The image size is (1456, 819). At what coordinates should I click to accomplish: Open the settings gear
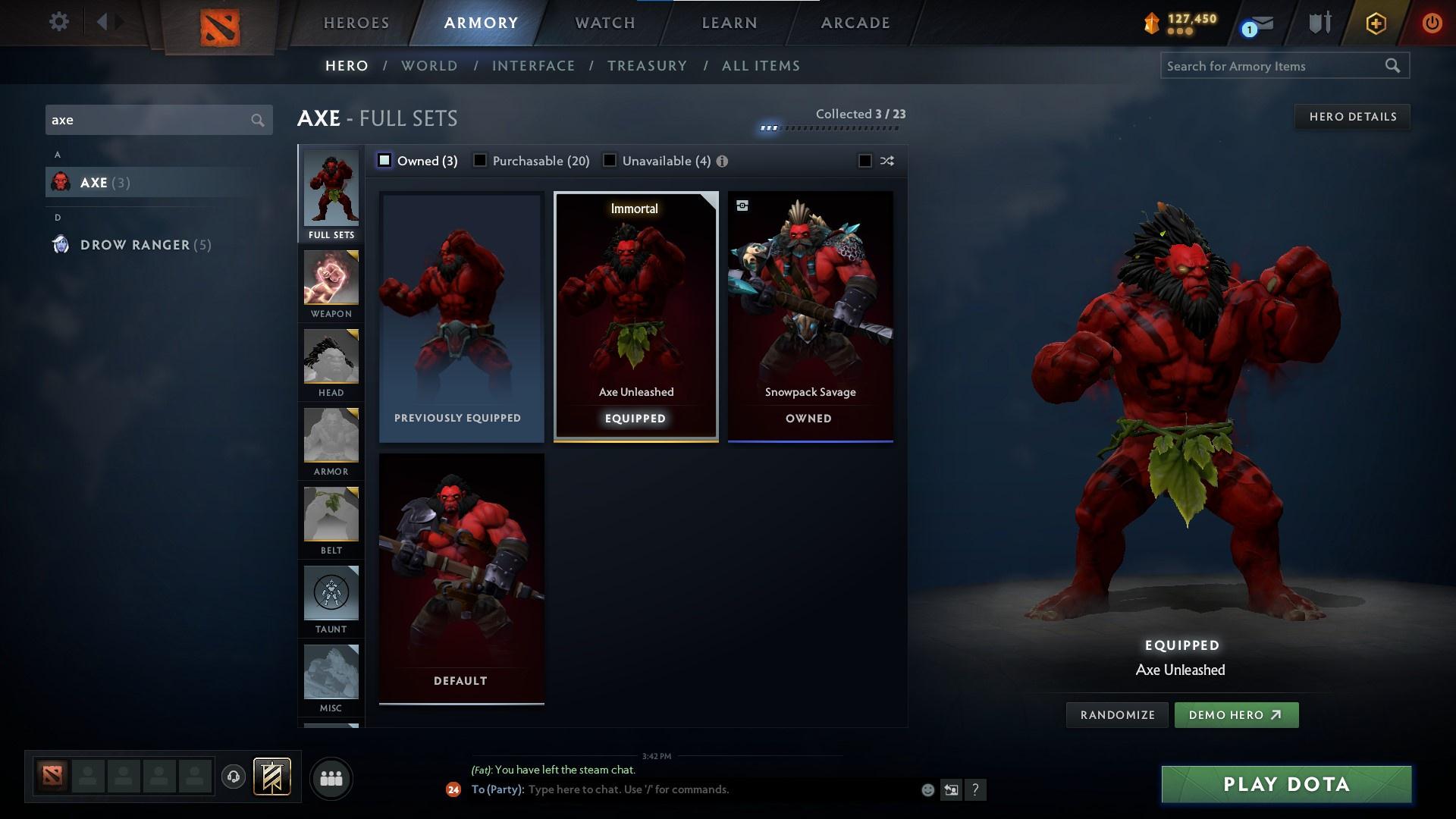(59, 22)
